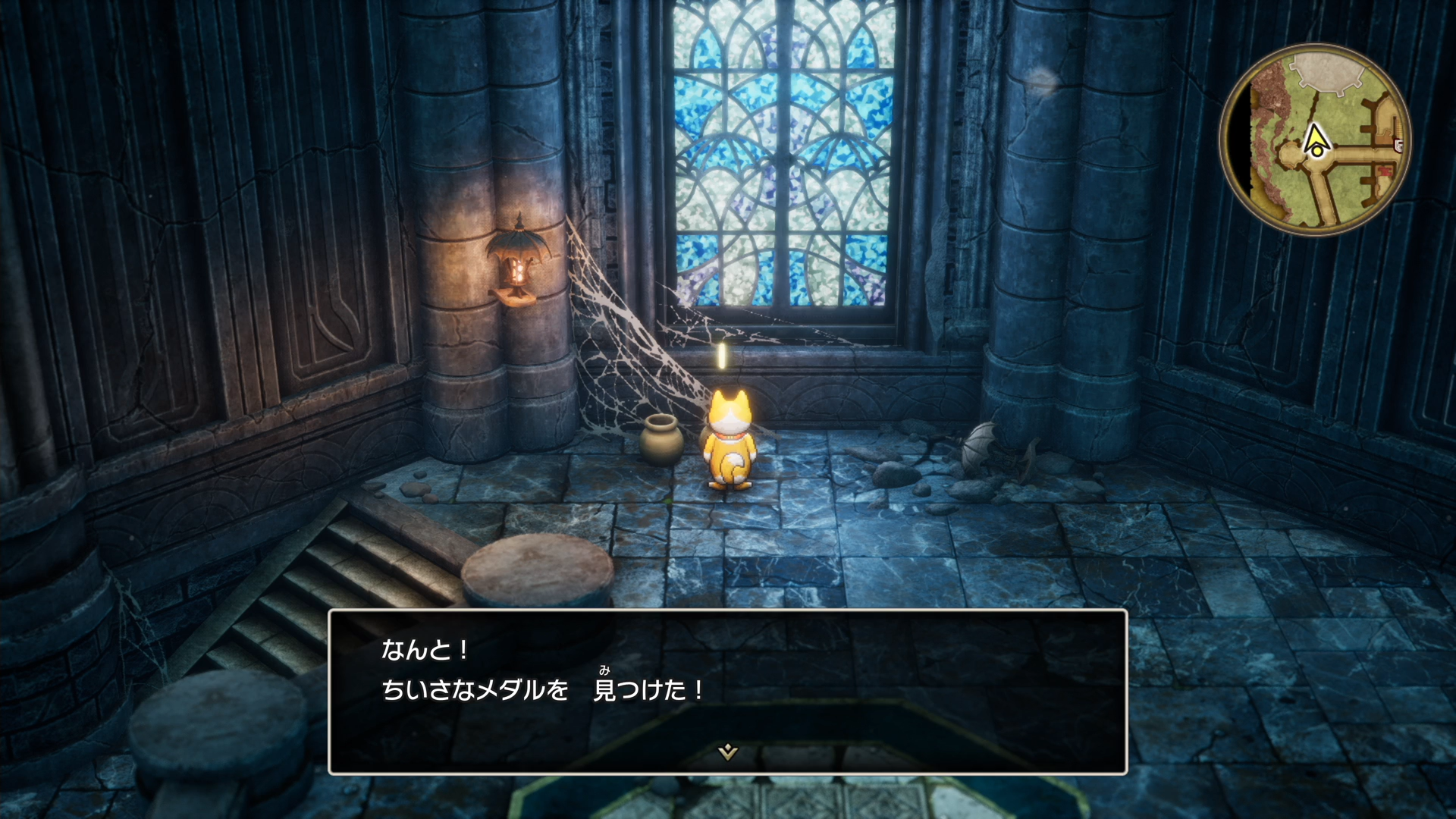Advance dialogue with the down arrow
1456x819 pixels.
click(727, 752)
